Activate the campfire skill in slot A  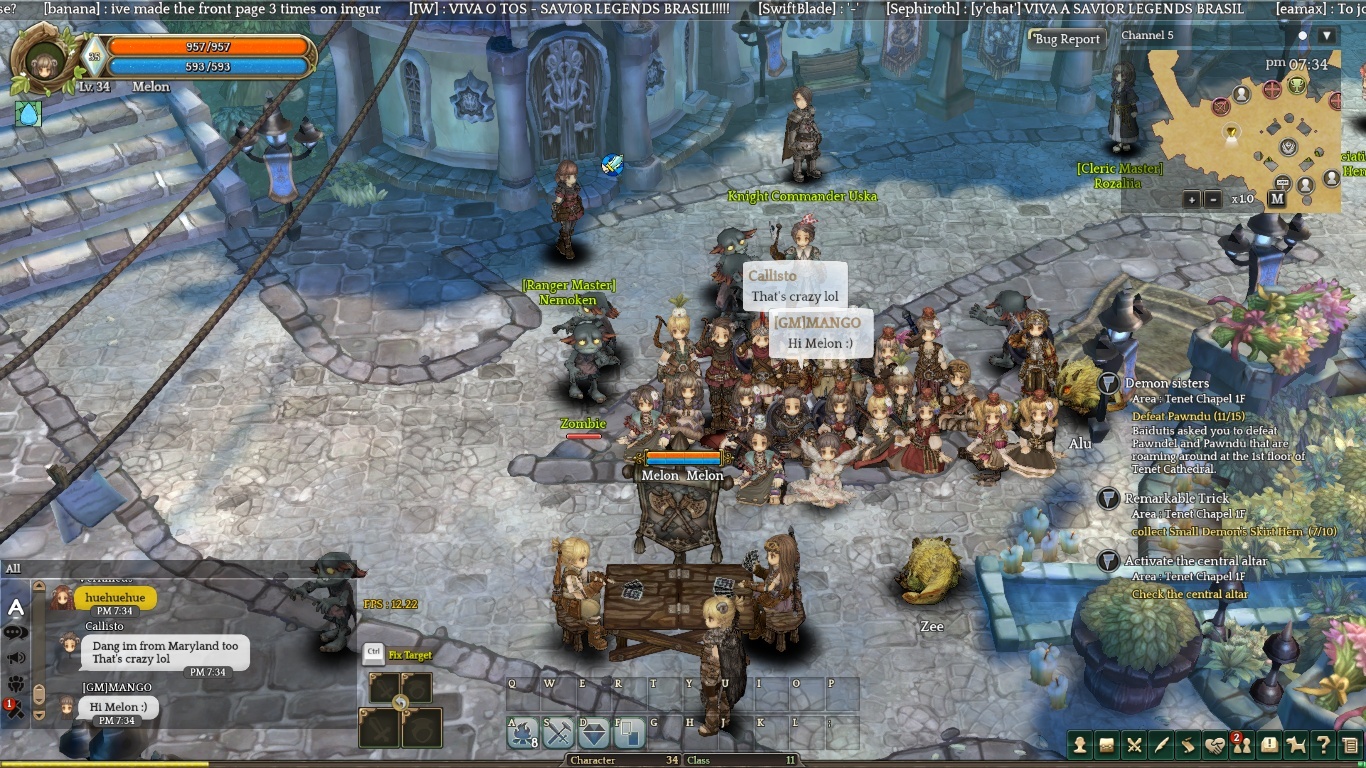coord(522,734)
